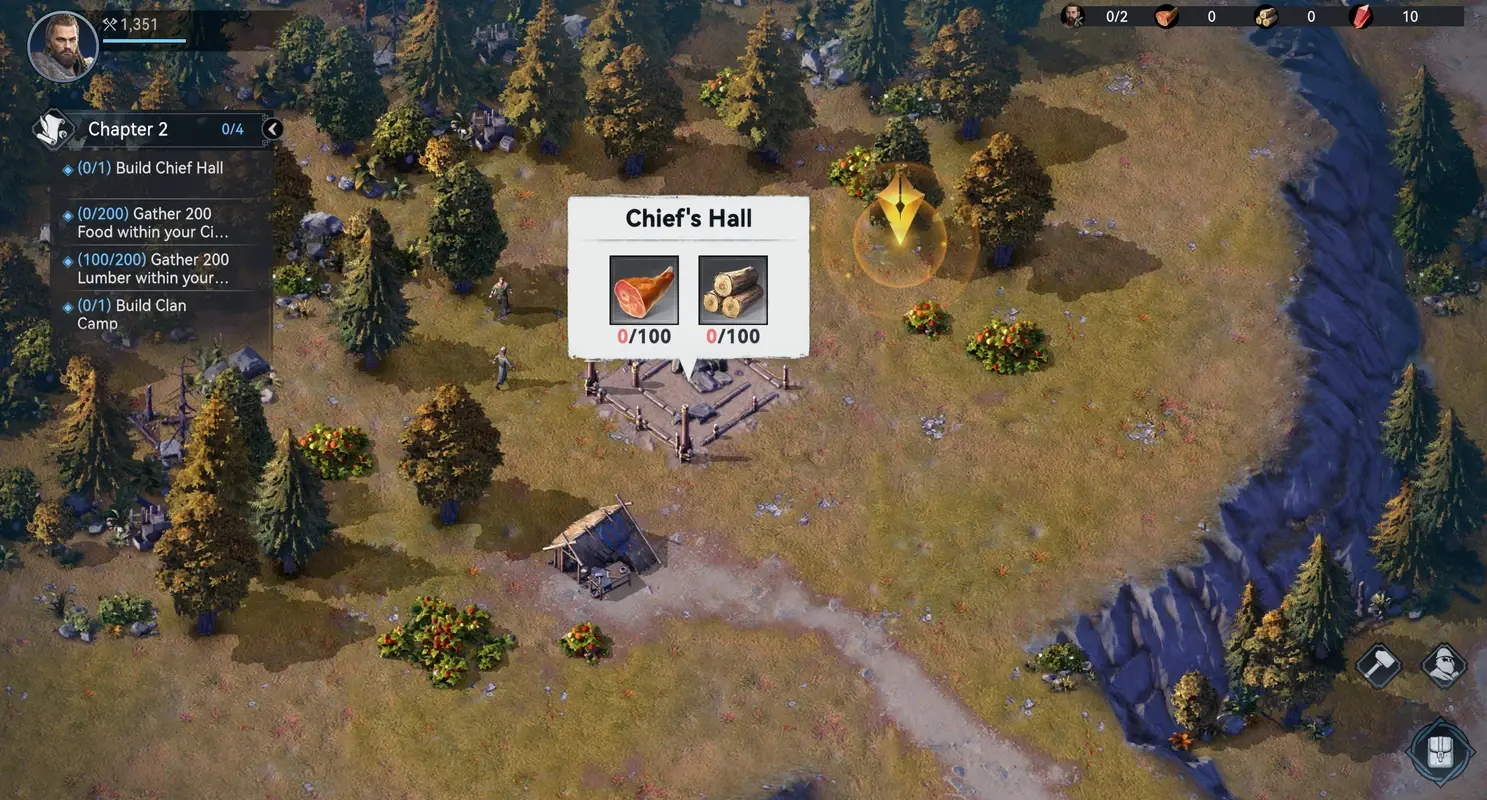1487x800 pixels.
Task: Click the quest scroll icon beside Chapter 2
Action: click(x=55, y=128)
